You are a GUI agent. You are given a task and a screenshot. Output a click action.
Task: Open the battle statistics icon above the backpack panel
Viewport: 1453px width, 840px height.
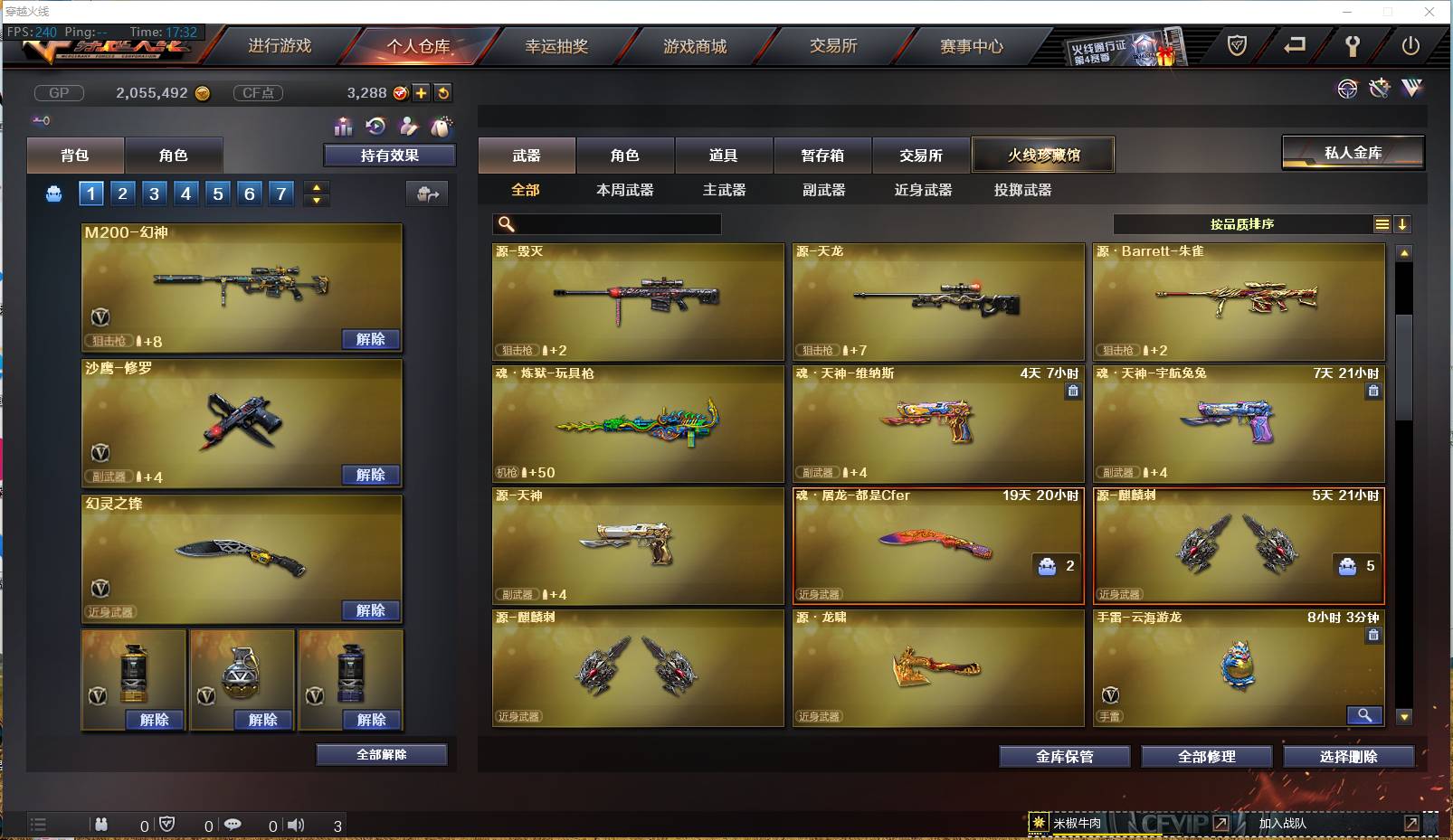(344, 127)
